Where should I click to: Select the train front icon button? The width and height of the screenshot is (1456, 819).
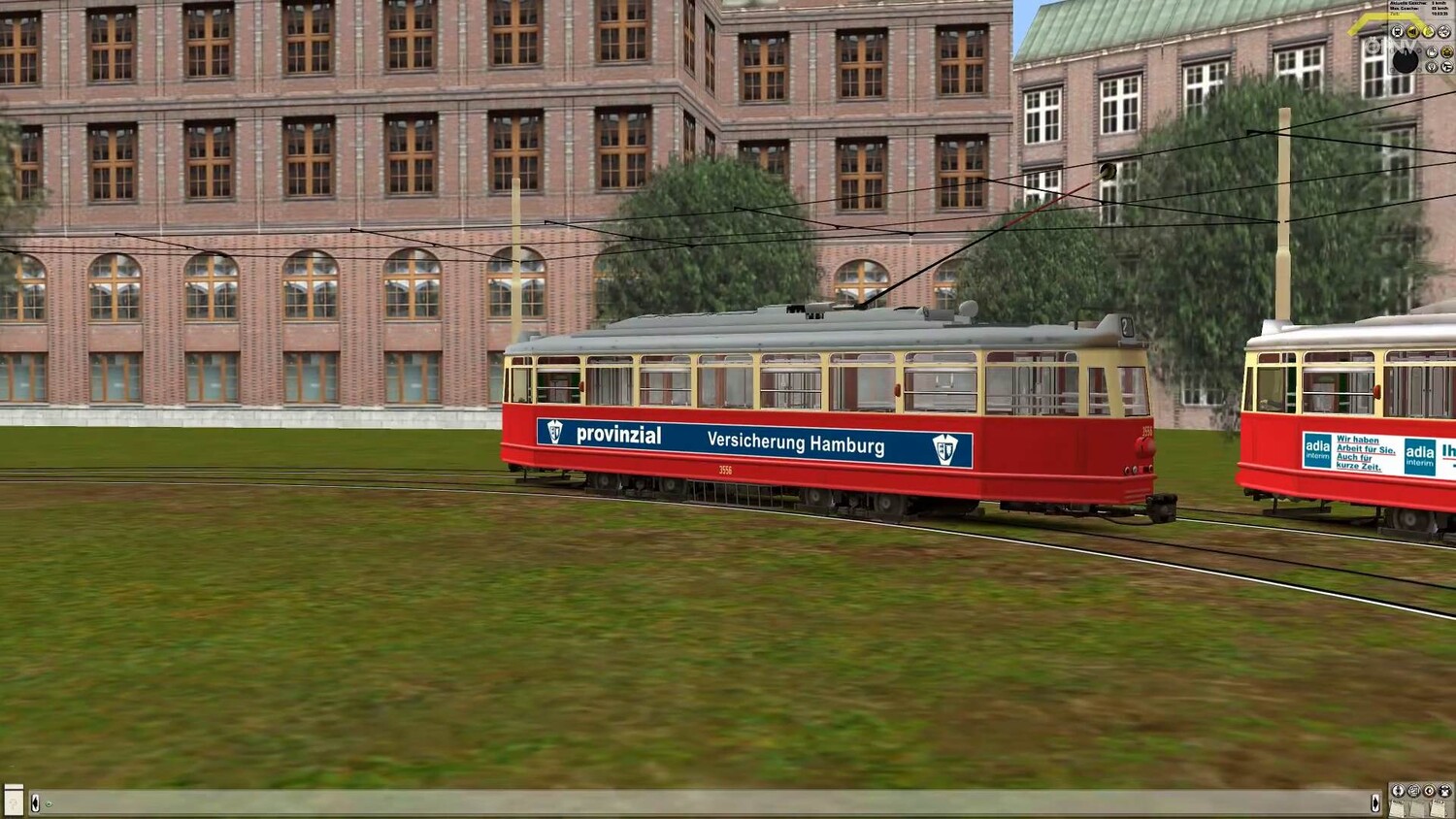1397,32
